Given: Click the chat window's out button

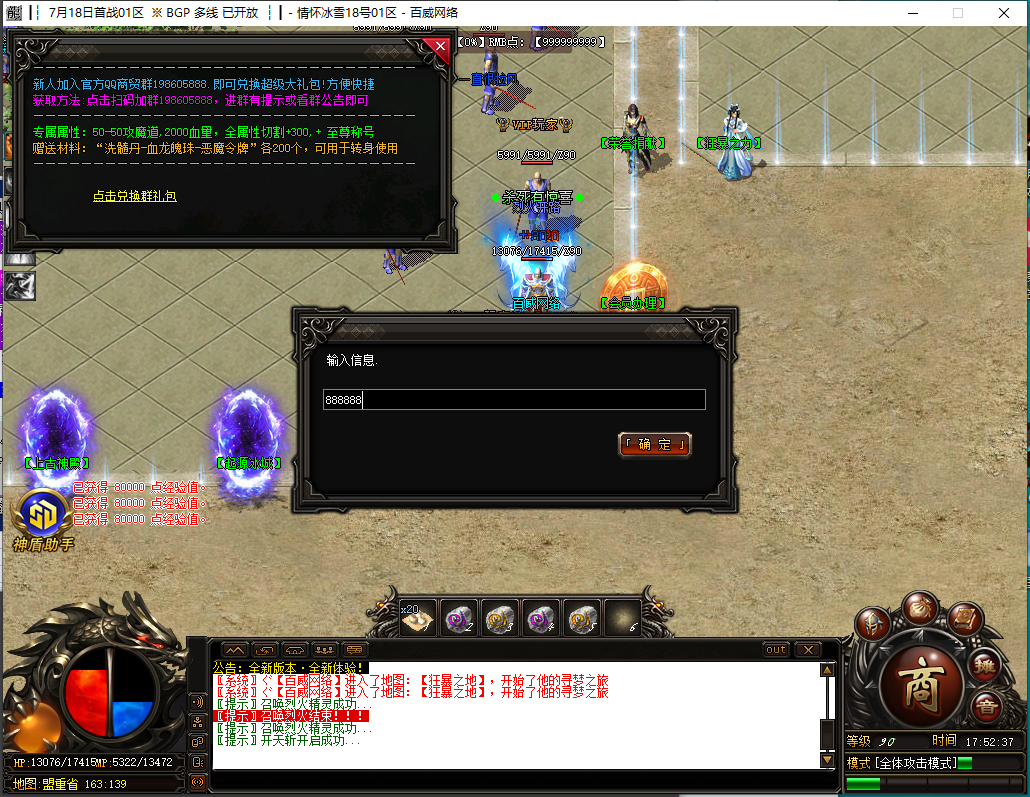Looking at the screenshot, I should pyautogui.click(x=776, y=650).
